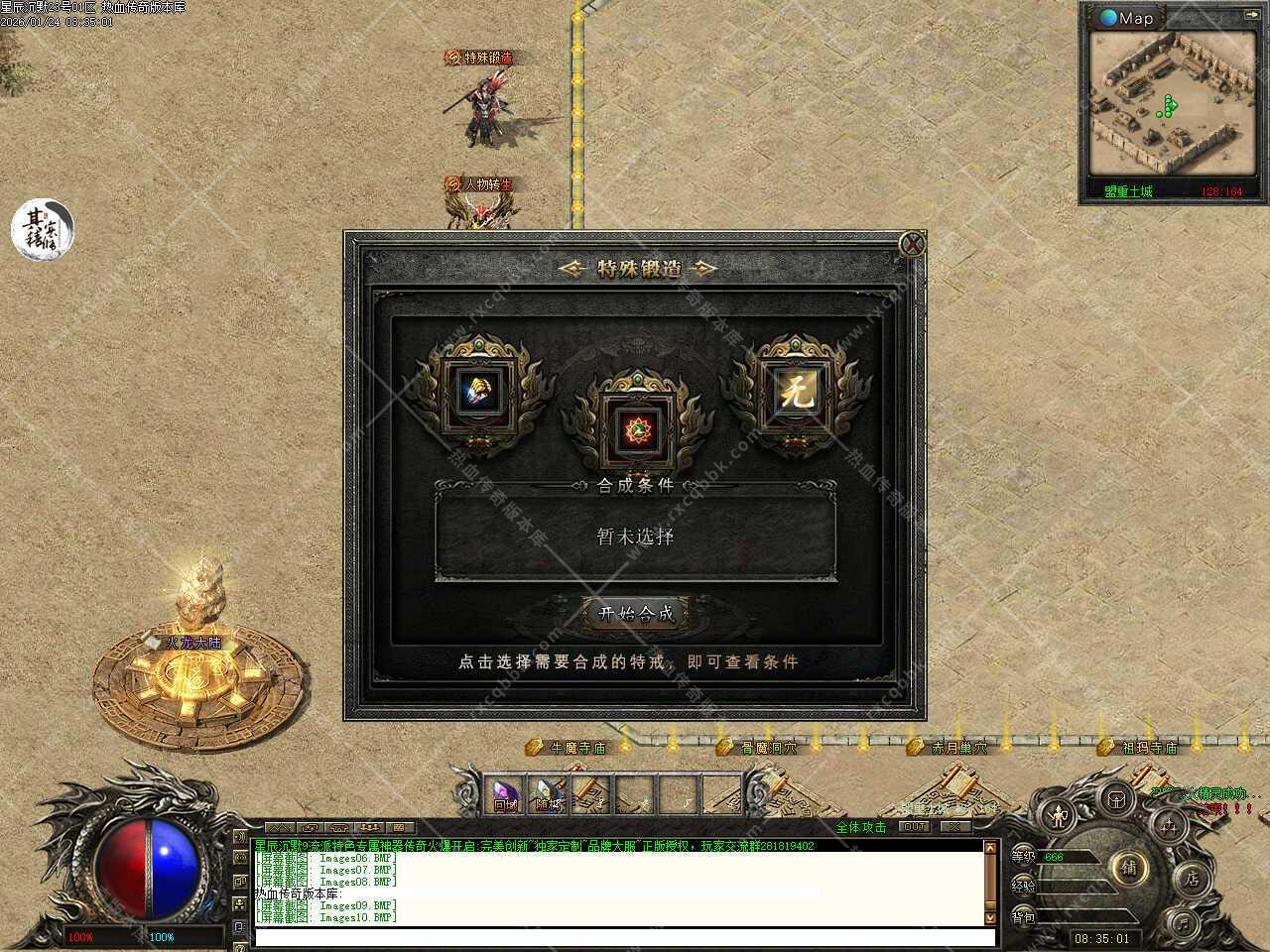Use the 随机 teleport scroll hotbar slot
This screenshot has height=952, width=1270.
pos(548,795)
